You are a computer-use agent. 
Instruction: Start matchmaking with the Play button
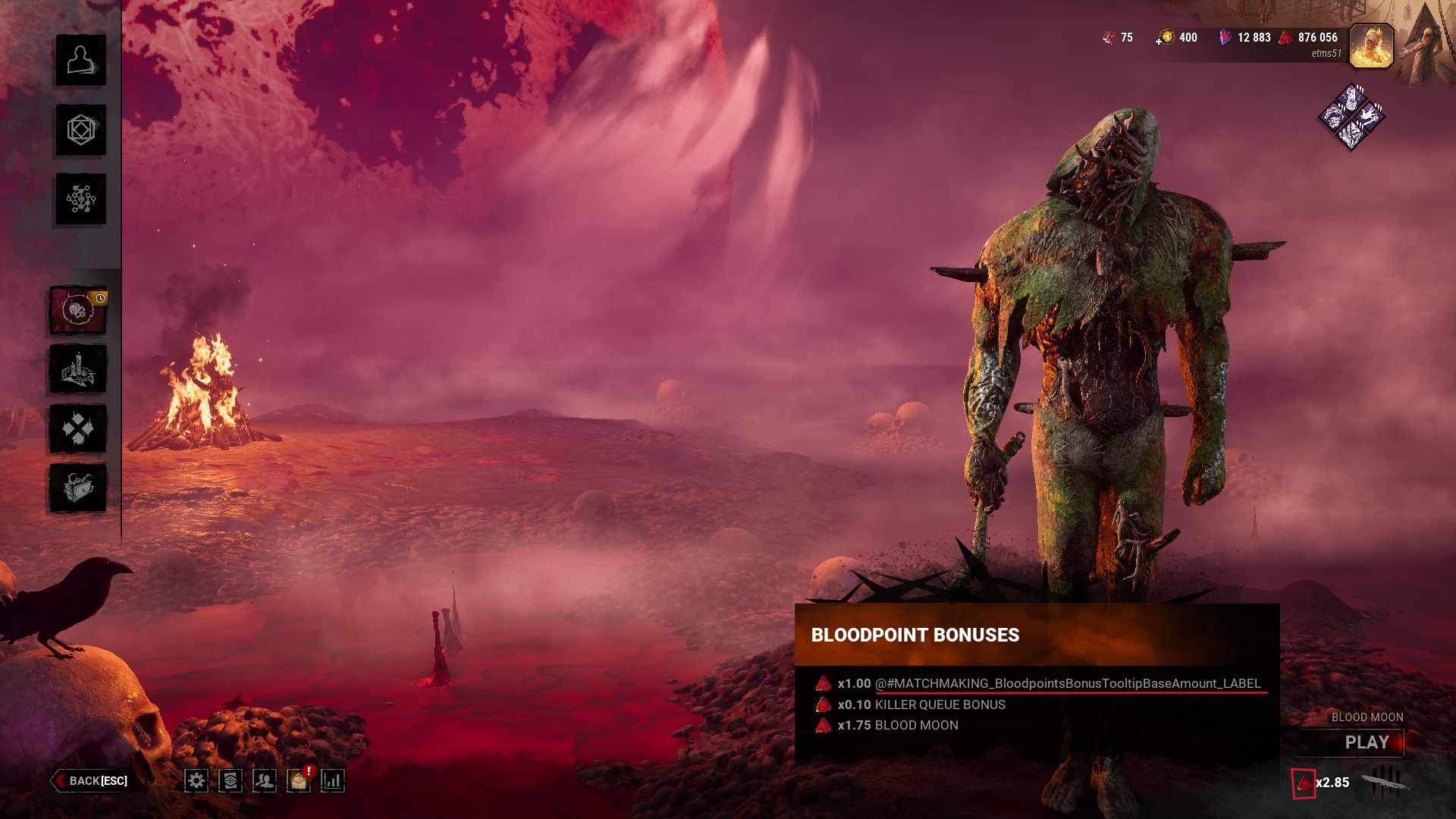tap(1367, 742)
